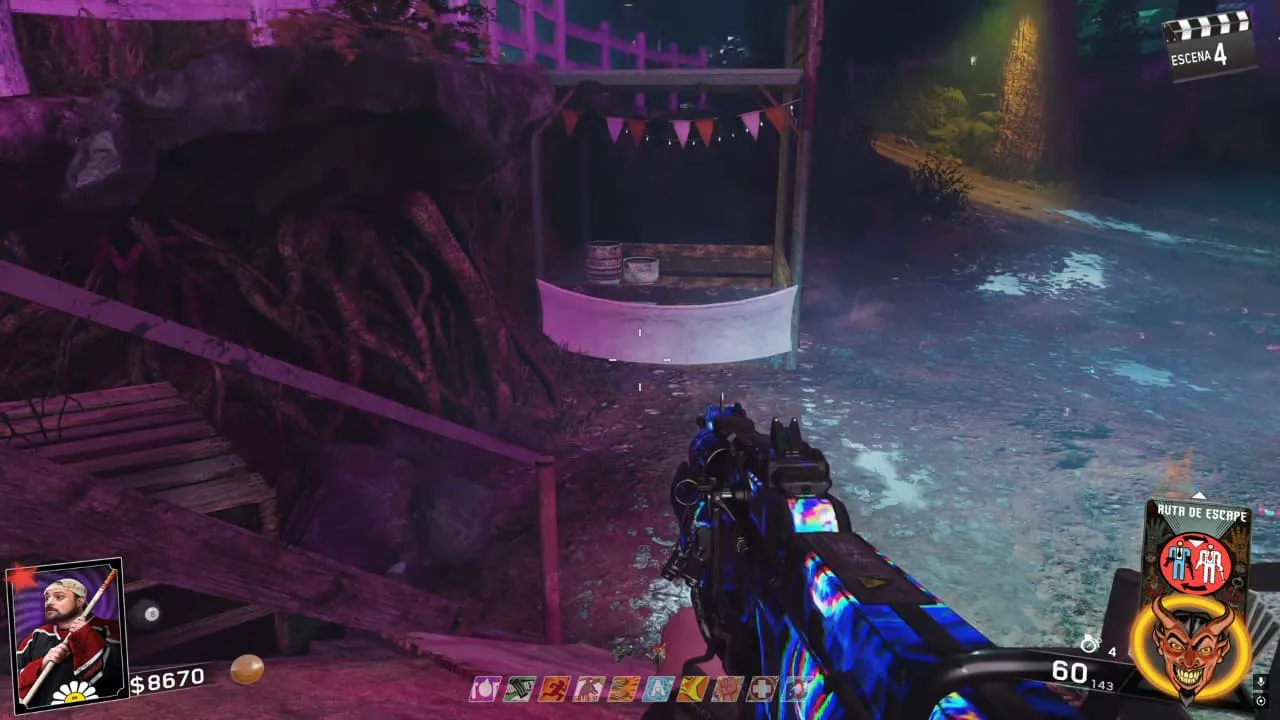The height and width of the screenshot is (720, 1280).
Task: Select the raised fist perk icon
Action: point(727,688)
